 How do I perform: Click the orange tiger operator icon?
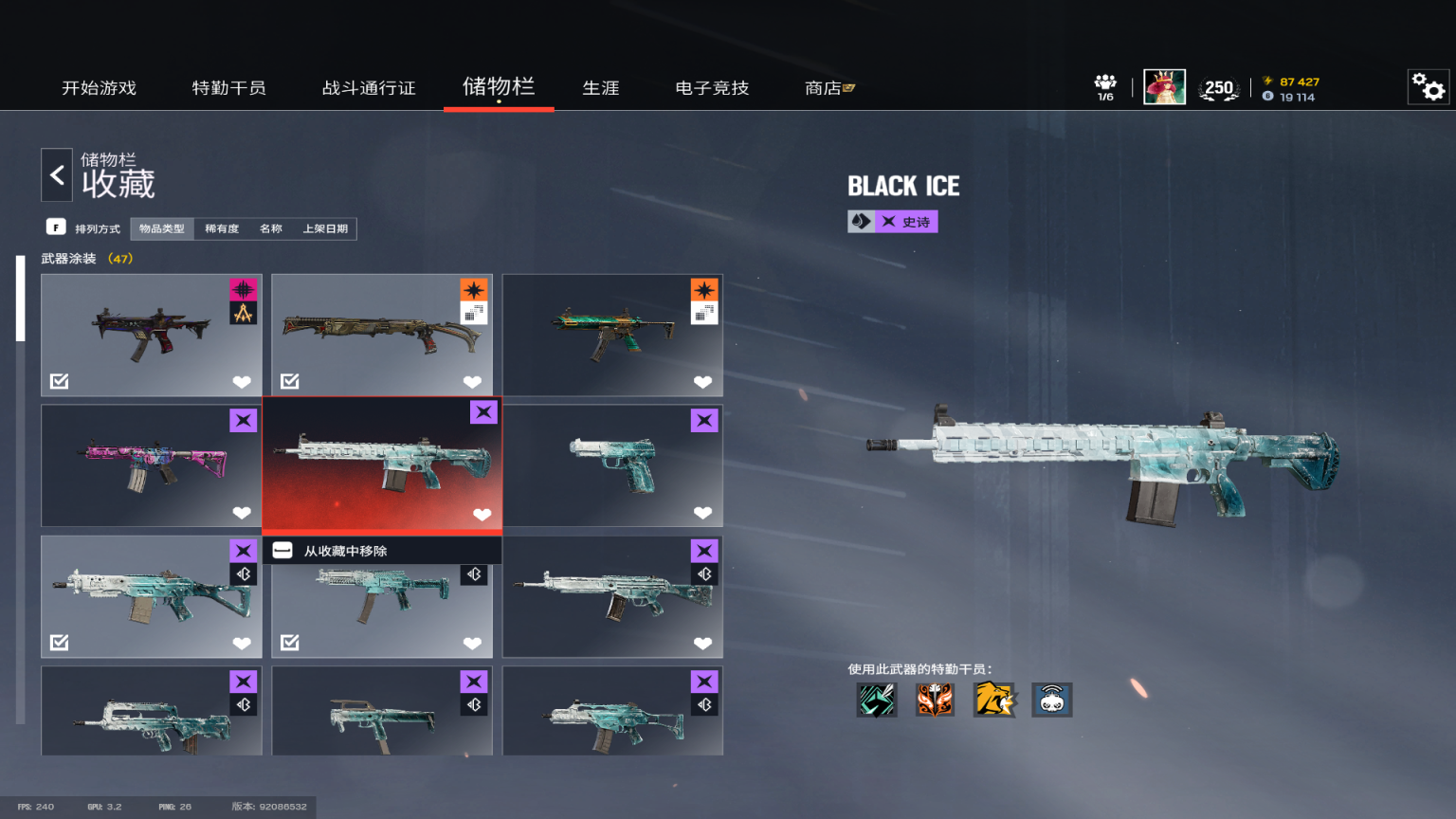pos(993,700)
